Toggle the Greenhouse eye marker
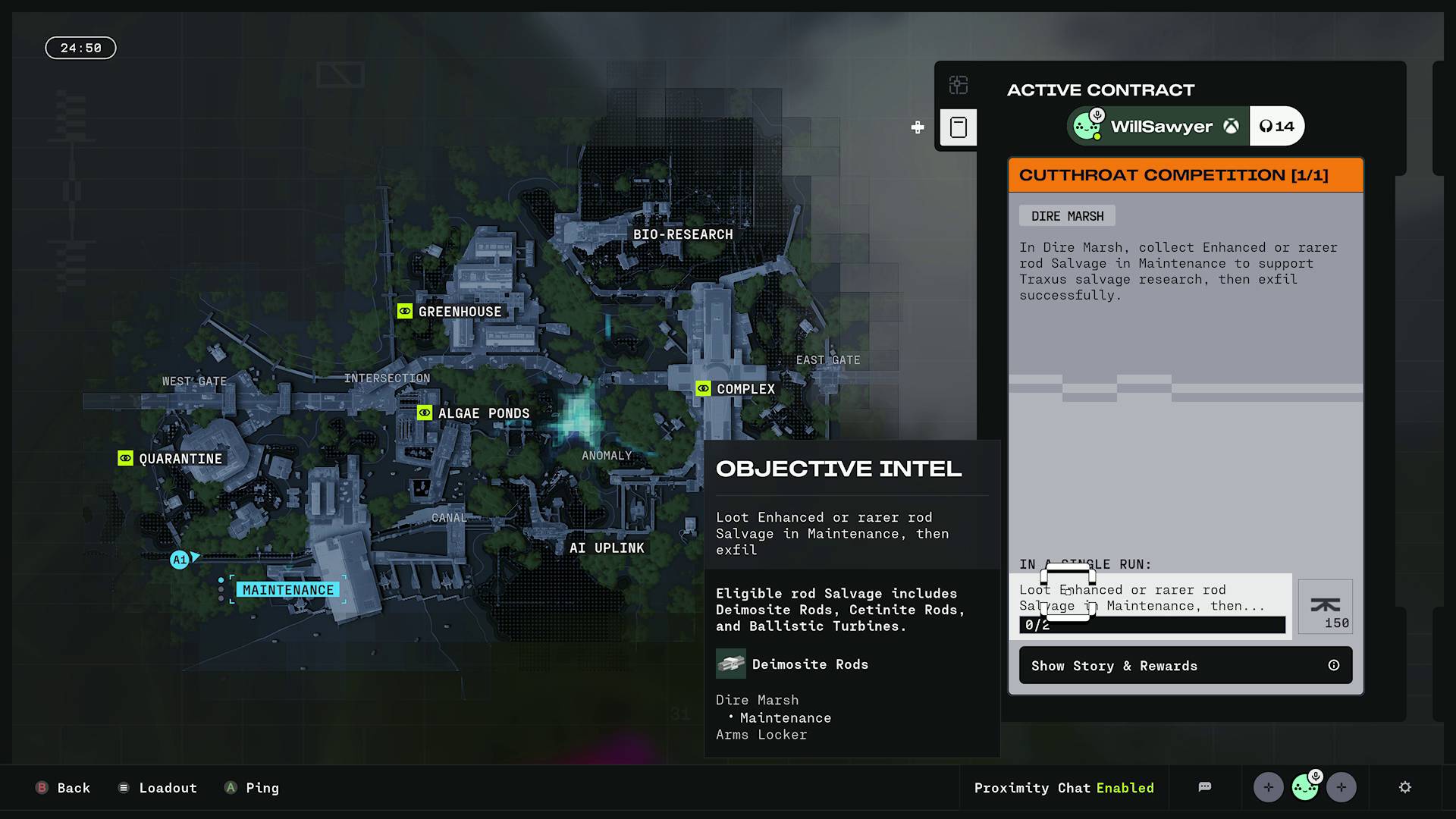This screenshot has width=1456, height=819. pyautogui.click(x=405, y=311)
